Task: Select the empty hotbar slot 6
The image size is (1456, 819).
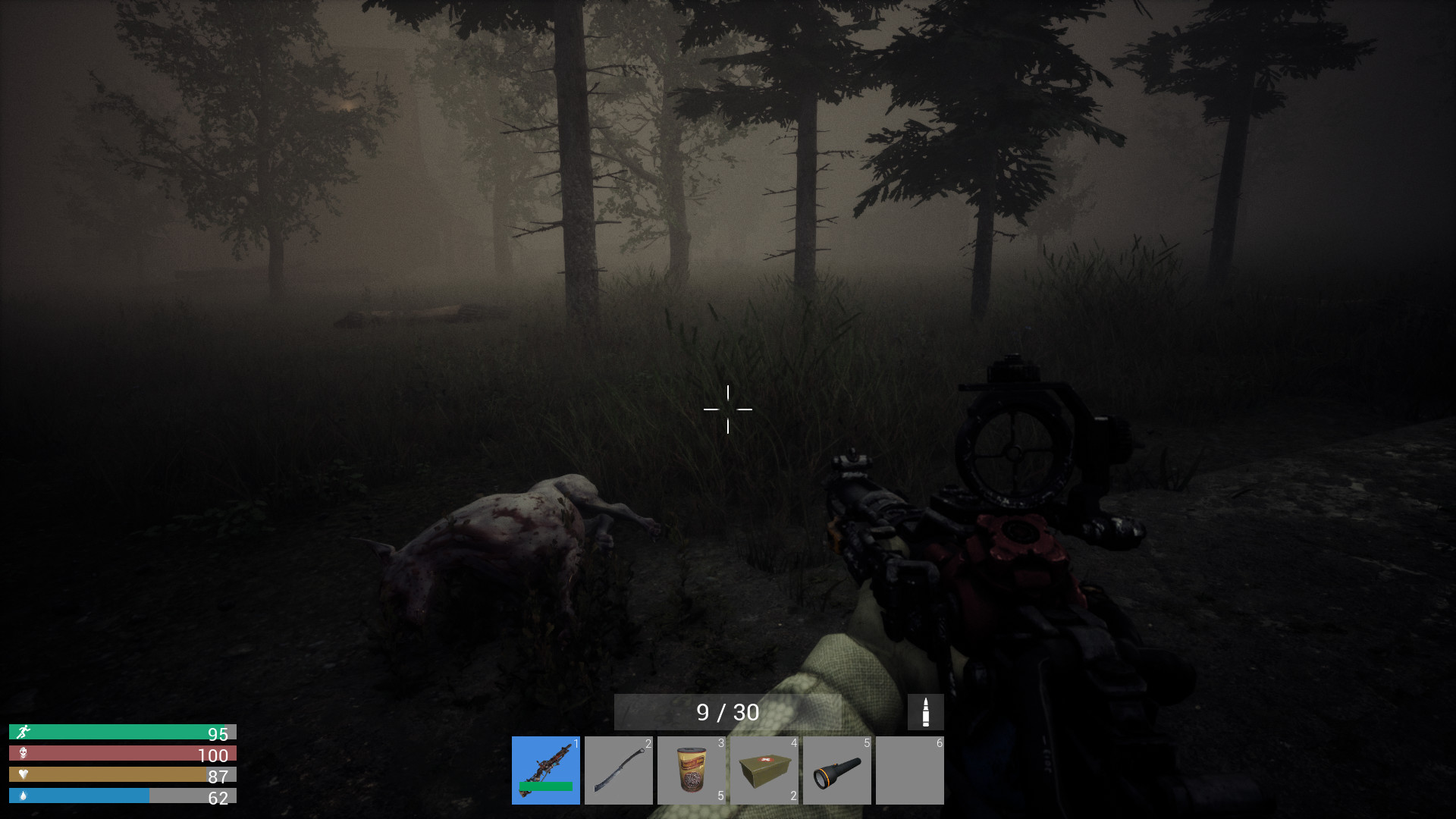Action: click(910, 770)
